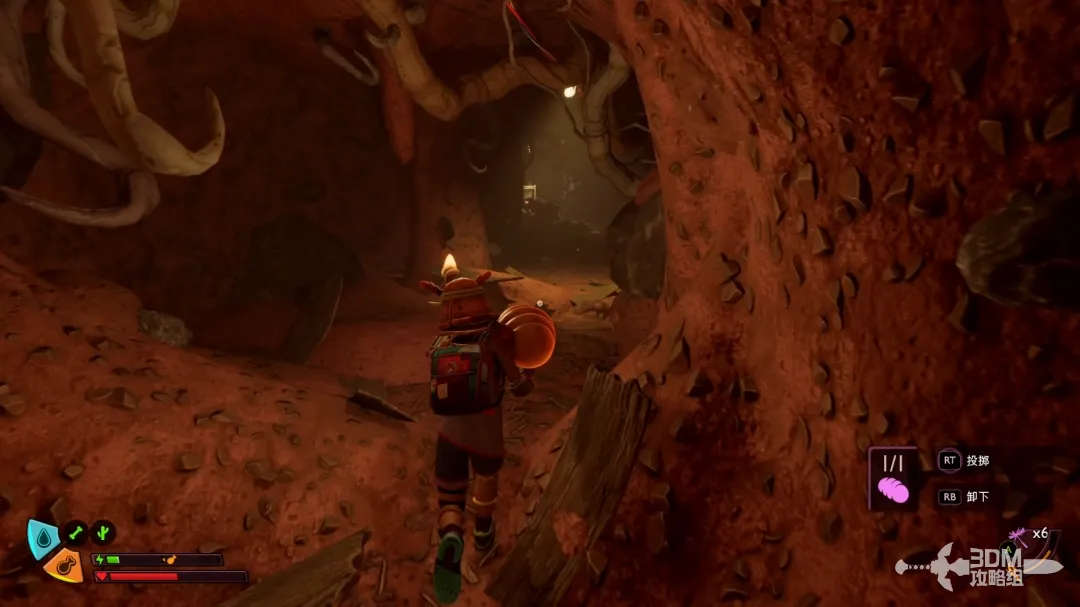Click the orange drumstick hunger icon
This screenshot has width=1080, height=607.
[62, 565]
